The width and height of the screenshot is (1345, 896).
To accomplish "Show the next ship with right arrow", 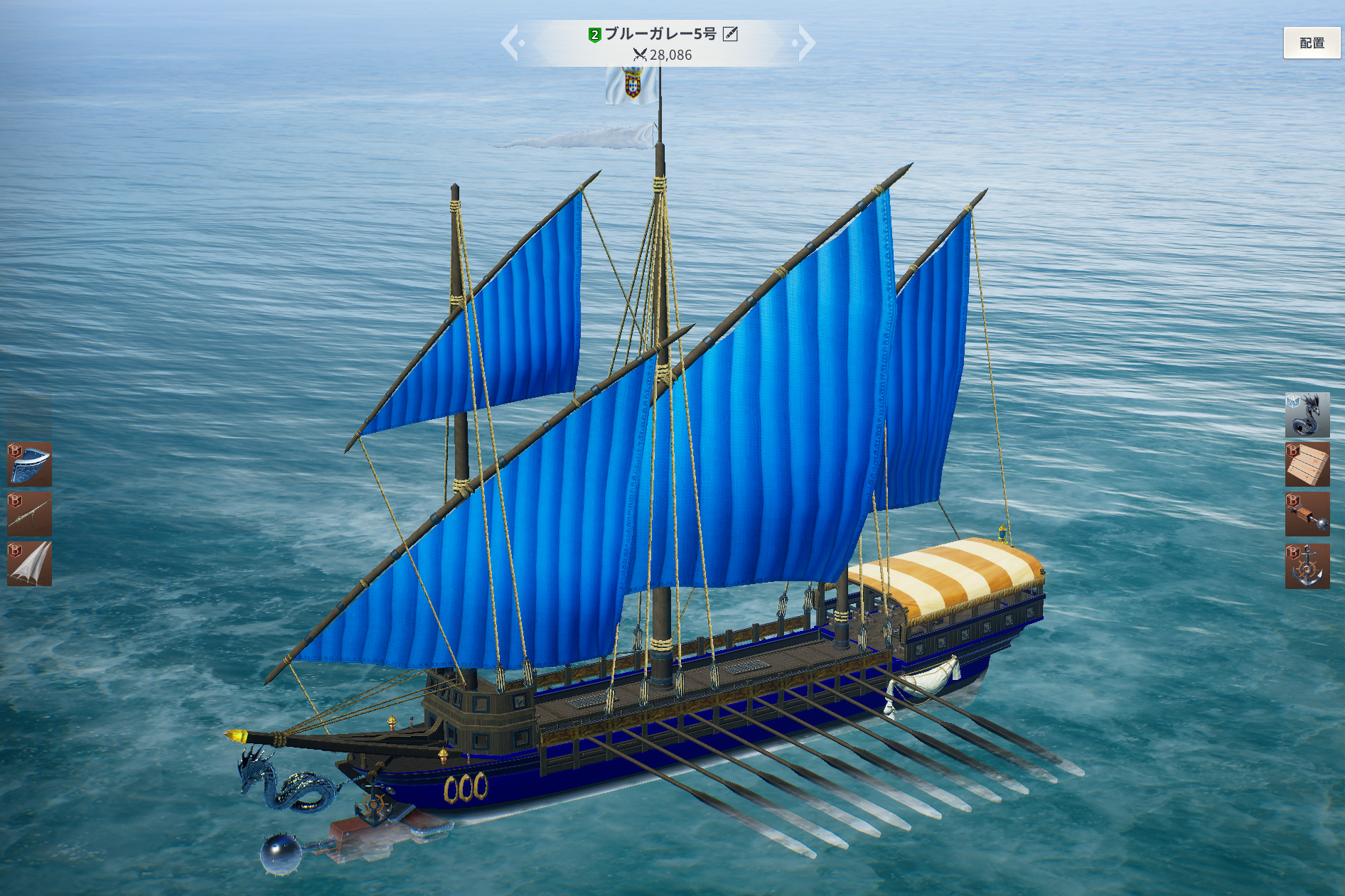I will click(x=805, y=43).
